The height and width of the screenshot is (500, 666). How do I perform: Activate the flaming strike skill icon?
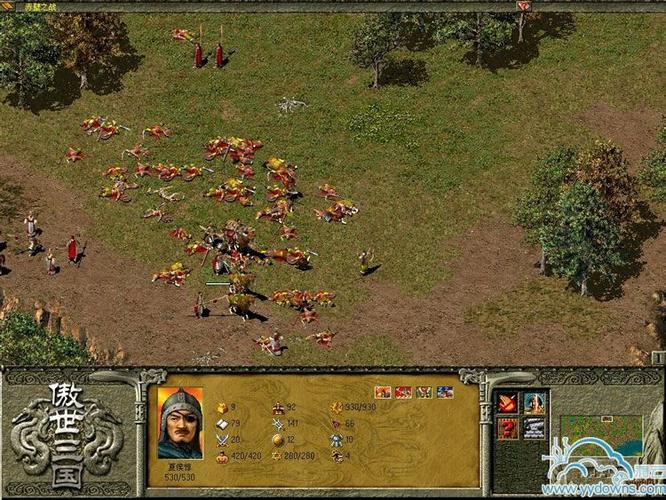pos(508,403)
